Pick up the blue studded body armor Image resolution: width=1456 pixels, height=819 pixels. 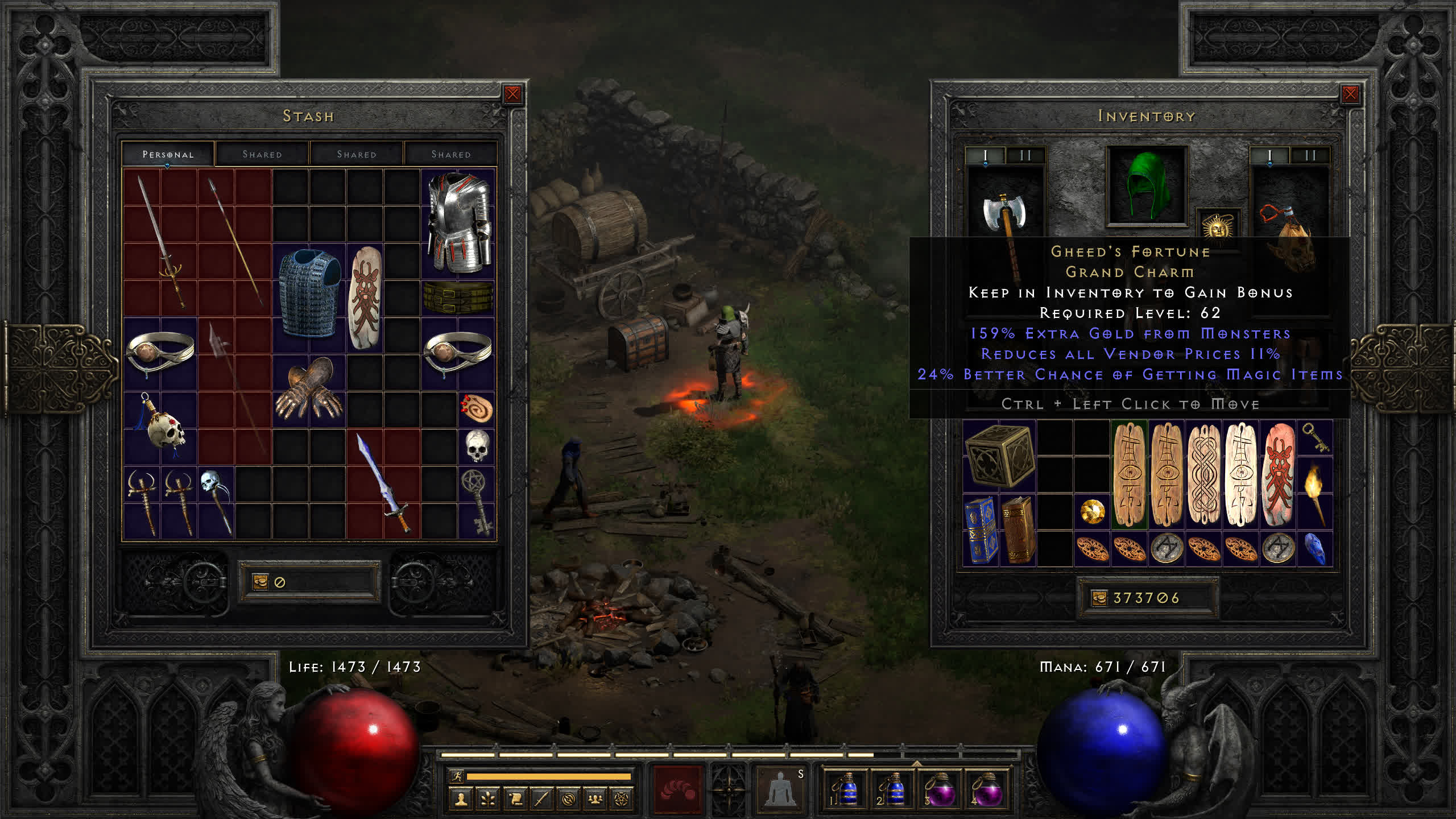tap(310, 295)
